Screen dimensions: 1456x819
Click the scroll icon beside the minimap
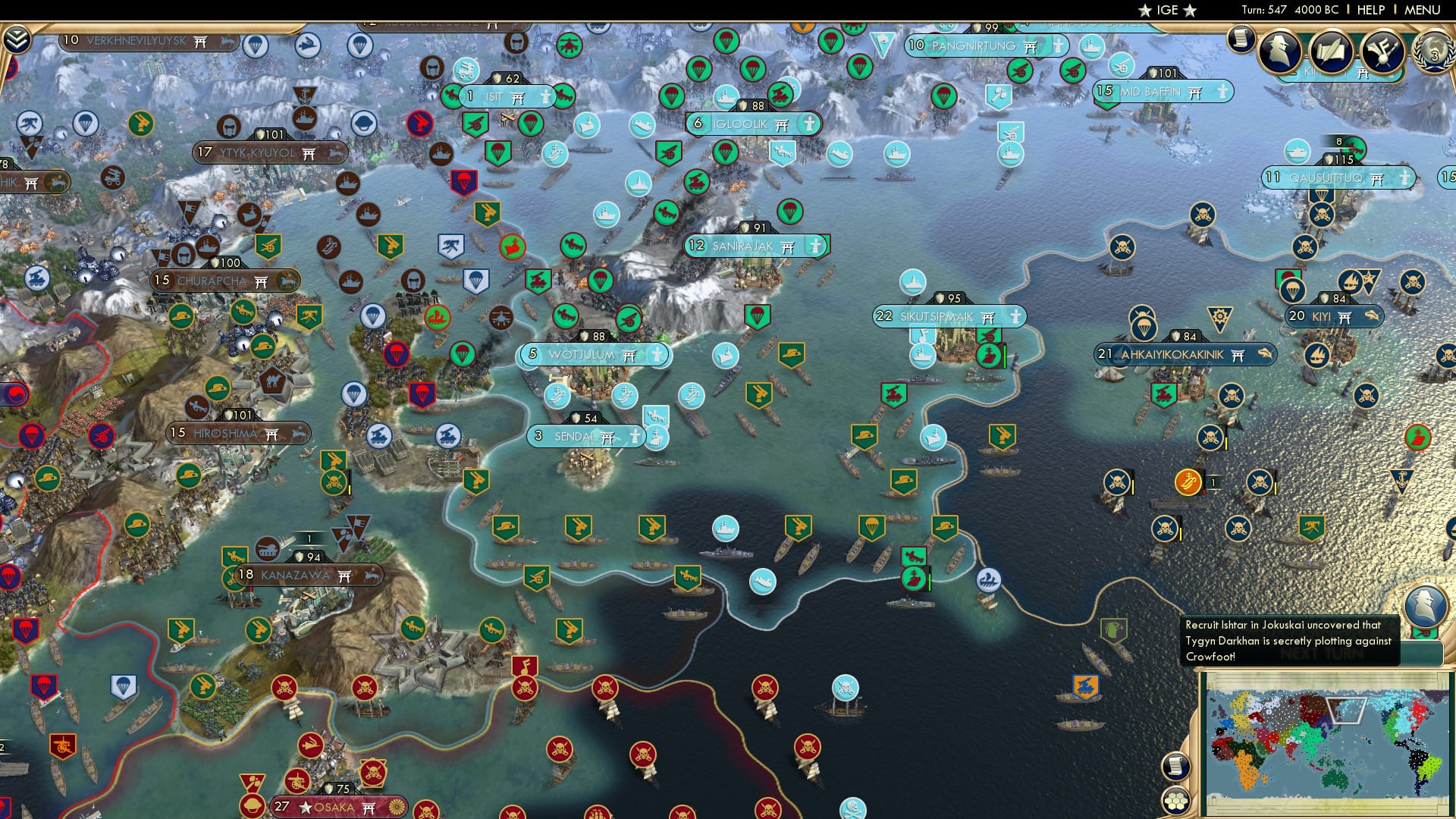pos(1175,767)
